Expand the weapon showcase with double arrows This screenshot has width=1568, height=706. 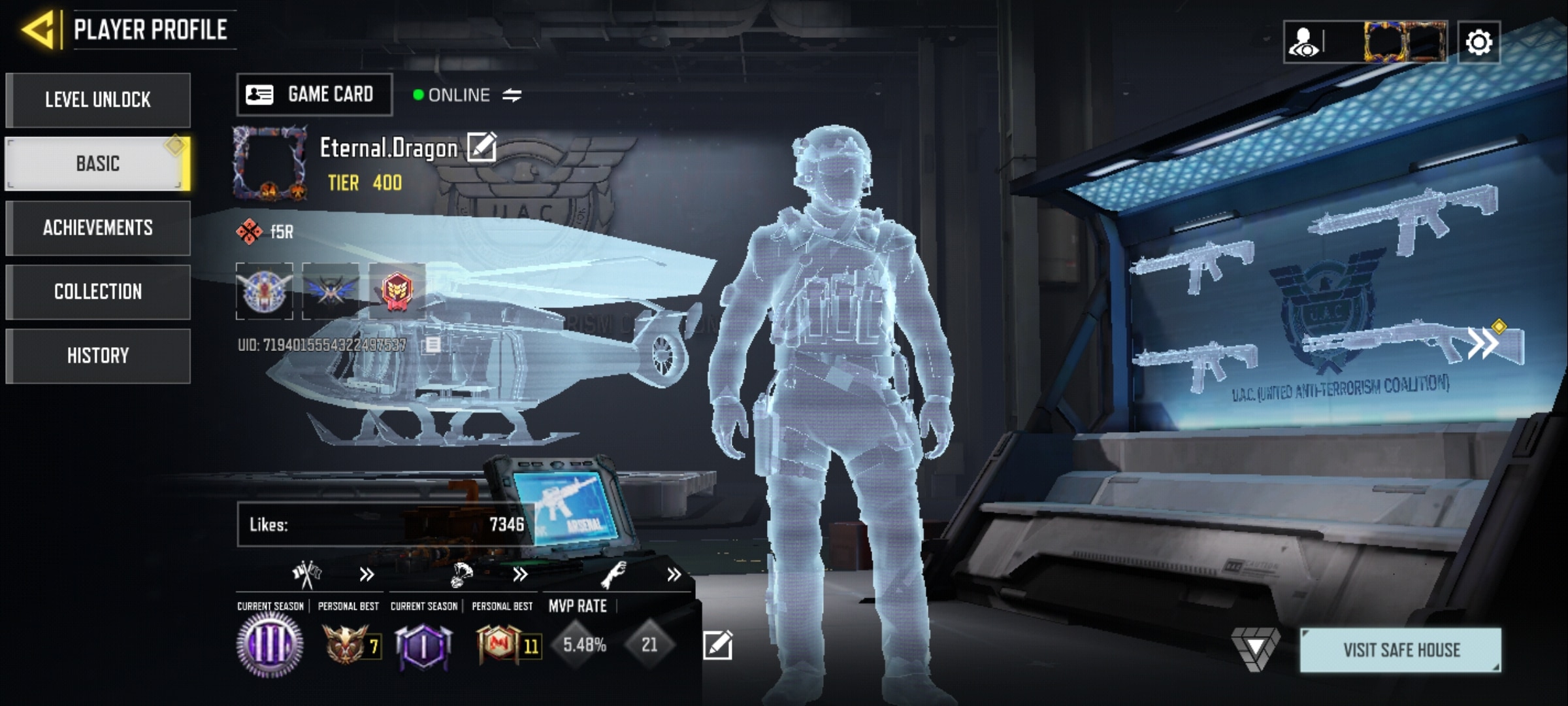point(1483,343)
